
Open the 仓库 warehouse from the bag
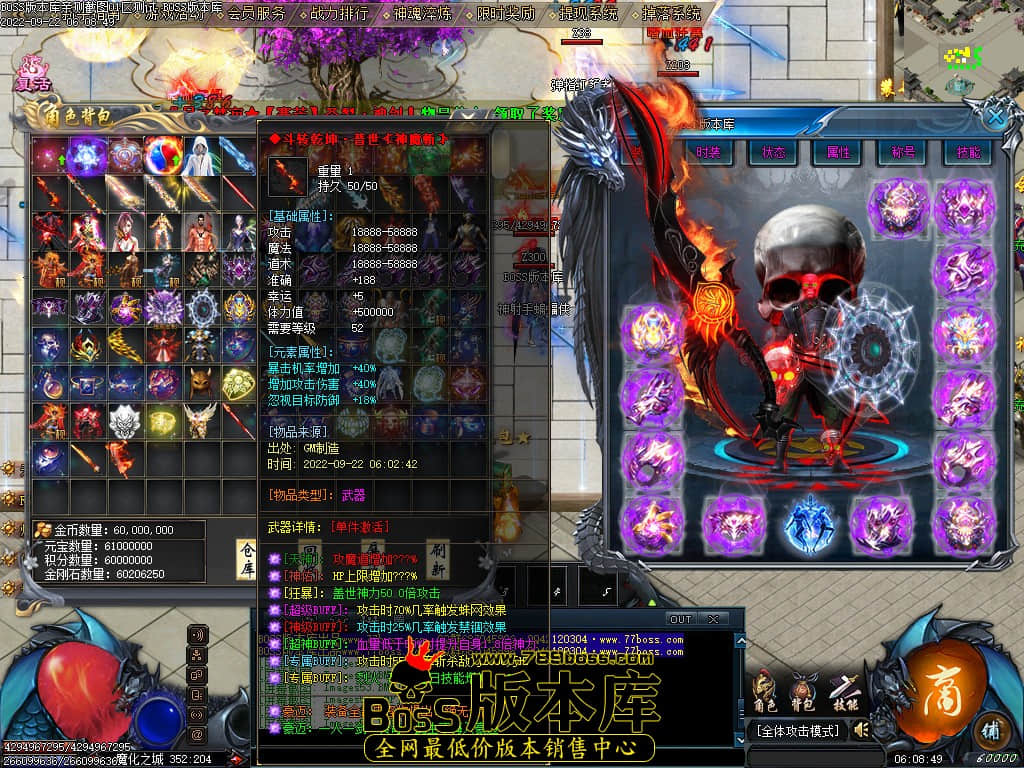pos(246,560)
